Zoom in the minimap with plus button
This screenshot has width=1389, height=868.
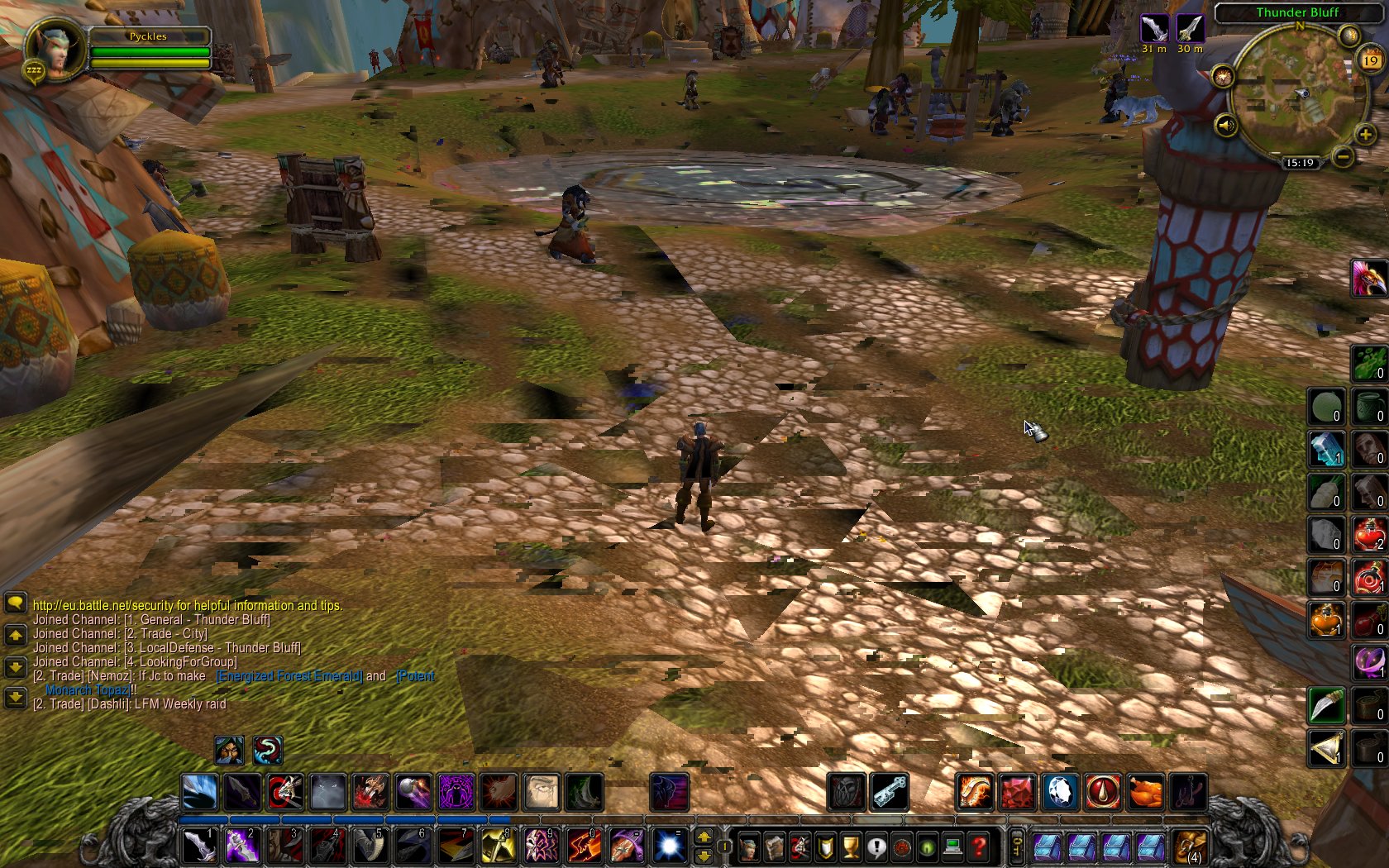coord(1365,134)
